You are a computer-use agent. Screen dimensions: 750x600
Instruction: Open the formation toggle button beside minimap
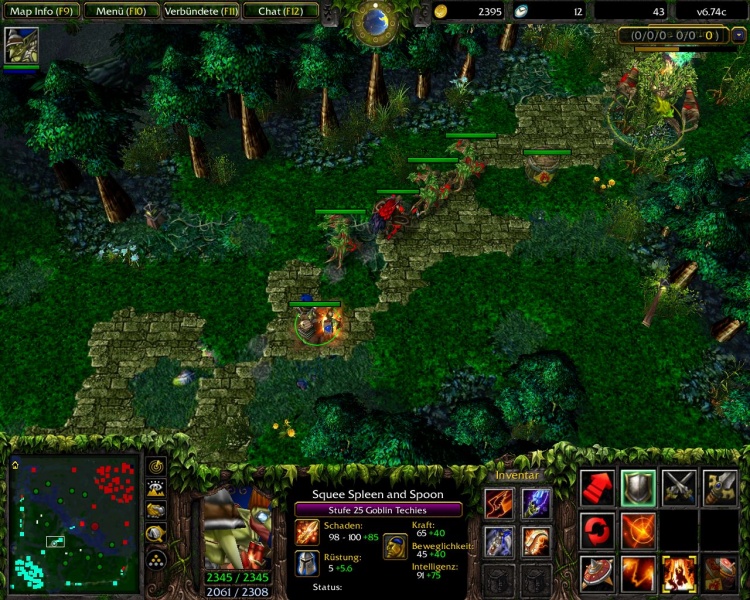[x=156, y=555]
